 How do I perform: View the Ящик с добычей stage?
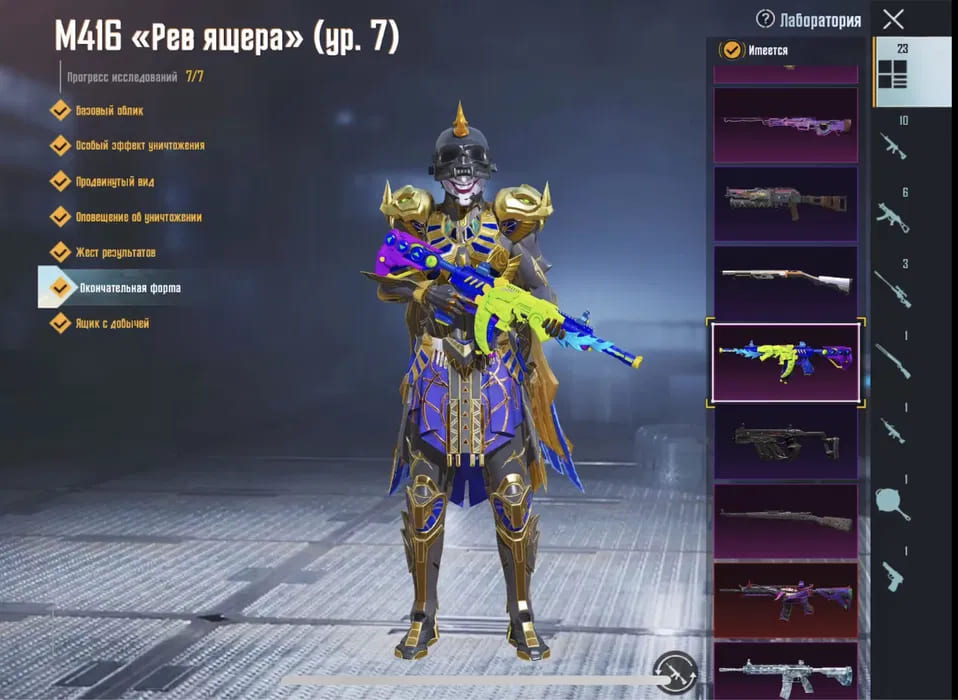tap(112, 323)
